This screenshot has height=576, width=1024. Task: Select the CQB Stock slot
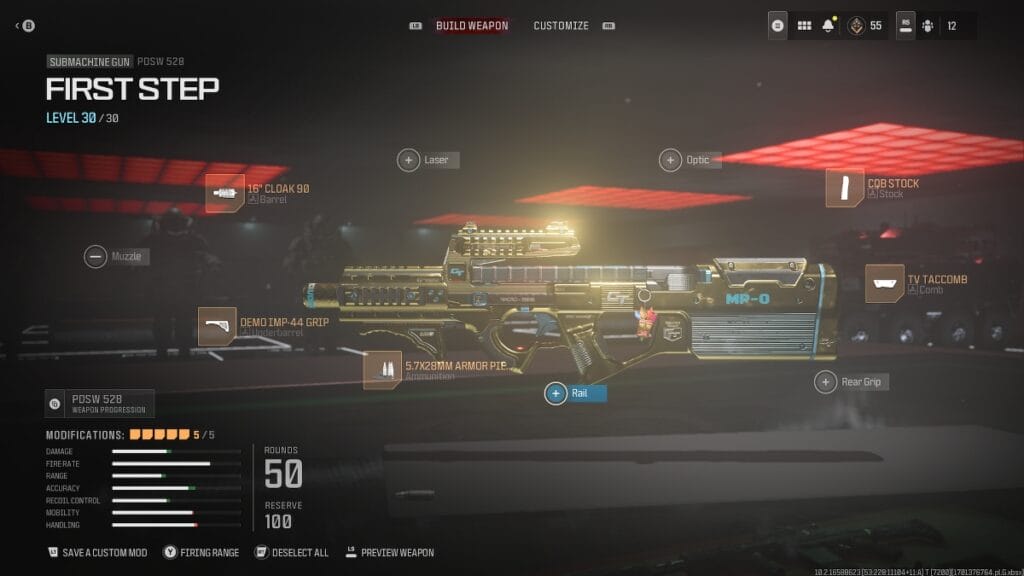tap(845, 188)
